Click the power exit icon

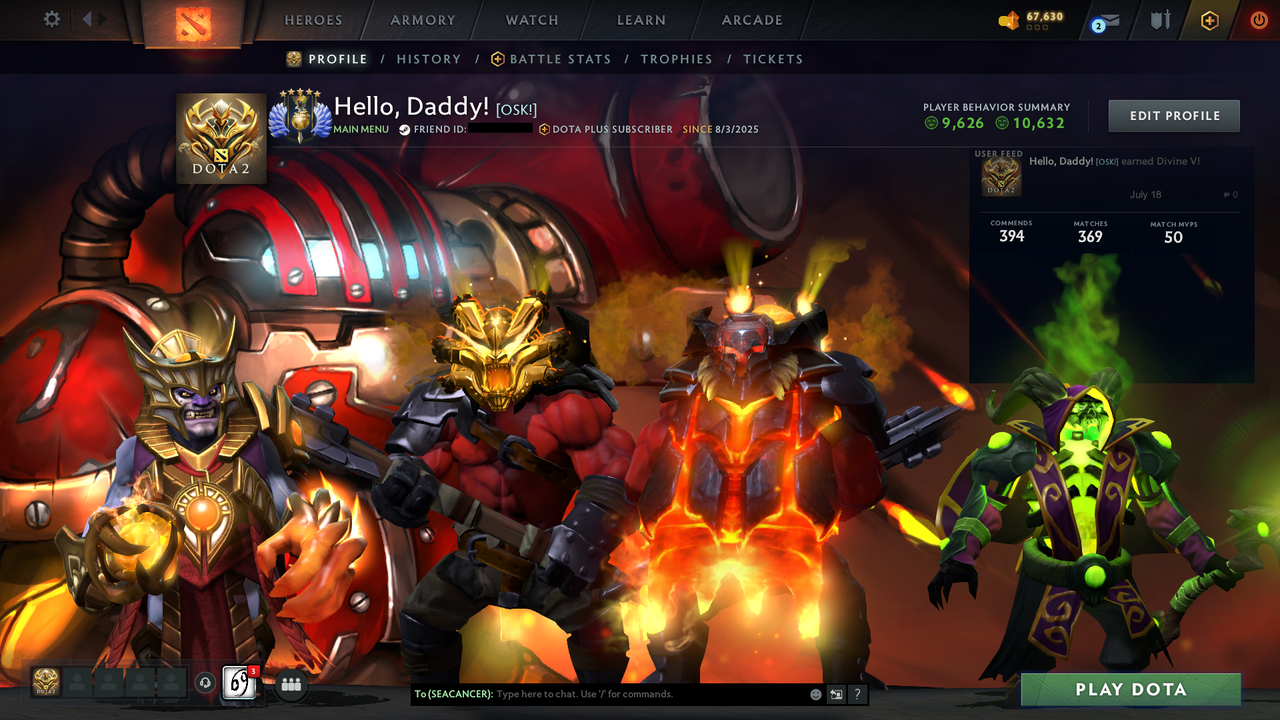(x=1257, y=19)
